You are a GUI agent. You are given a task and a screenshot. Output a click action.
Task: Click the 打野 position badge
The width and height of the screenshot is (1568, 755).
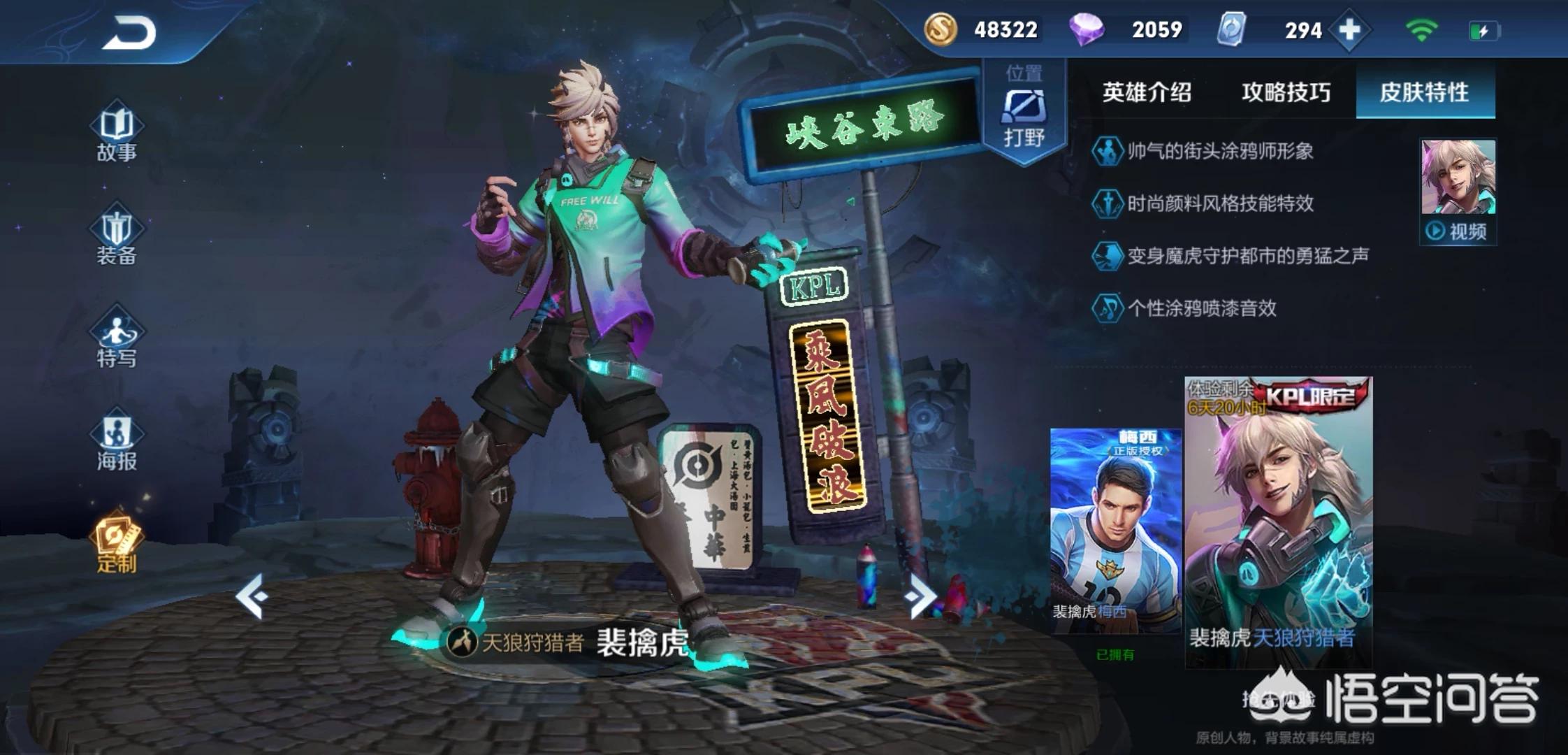click(x=1024, y=115)
